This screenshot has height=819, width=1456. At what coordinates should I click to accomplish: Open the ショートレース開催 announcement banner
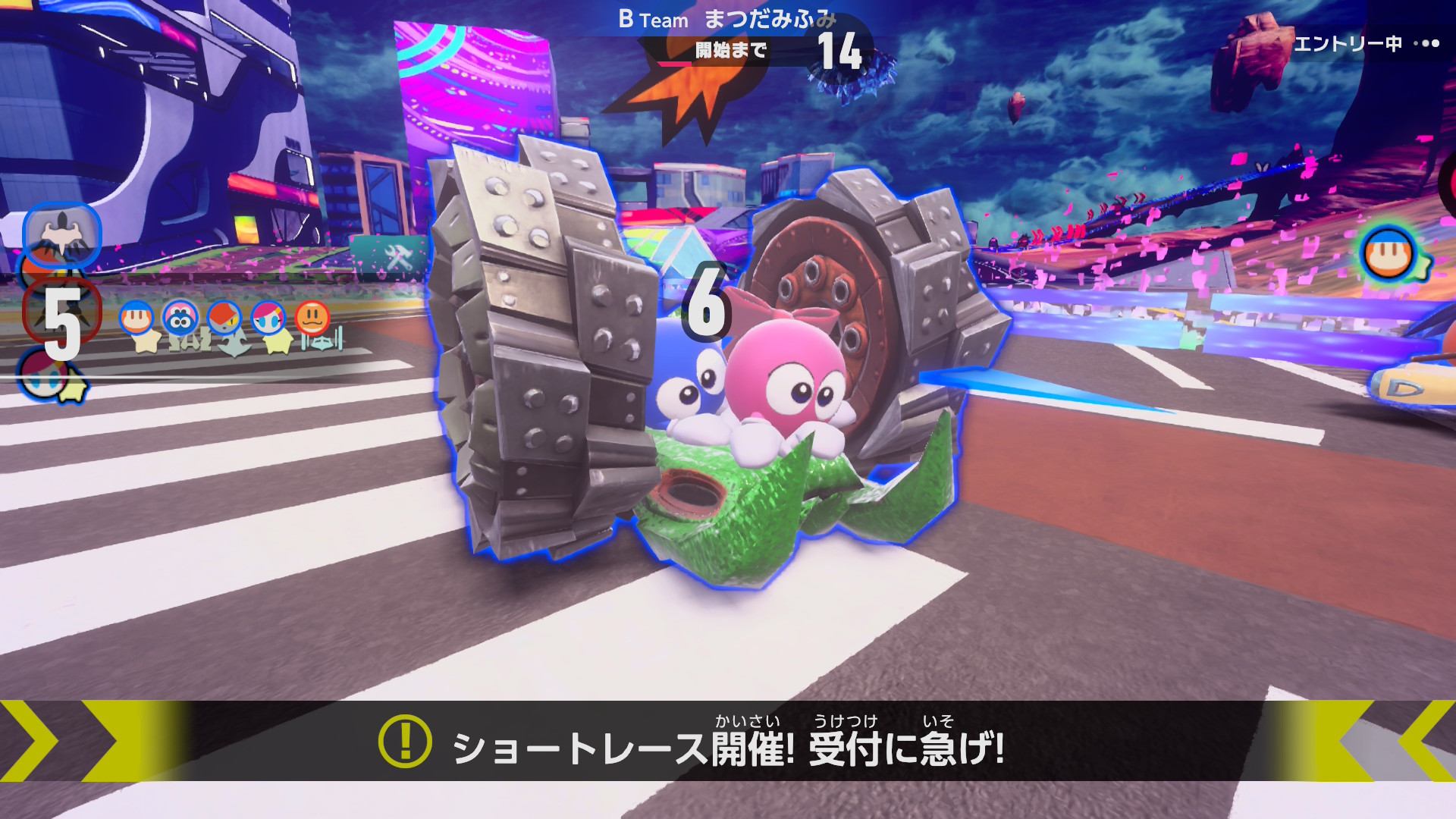click(728, 742)
